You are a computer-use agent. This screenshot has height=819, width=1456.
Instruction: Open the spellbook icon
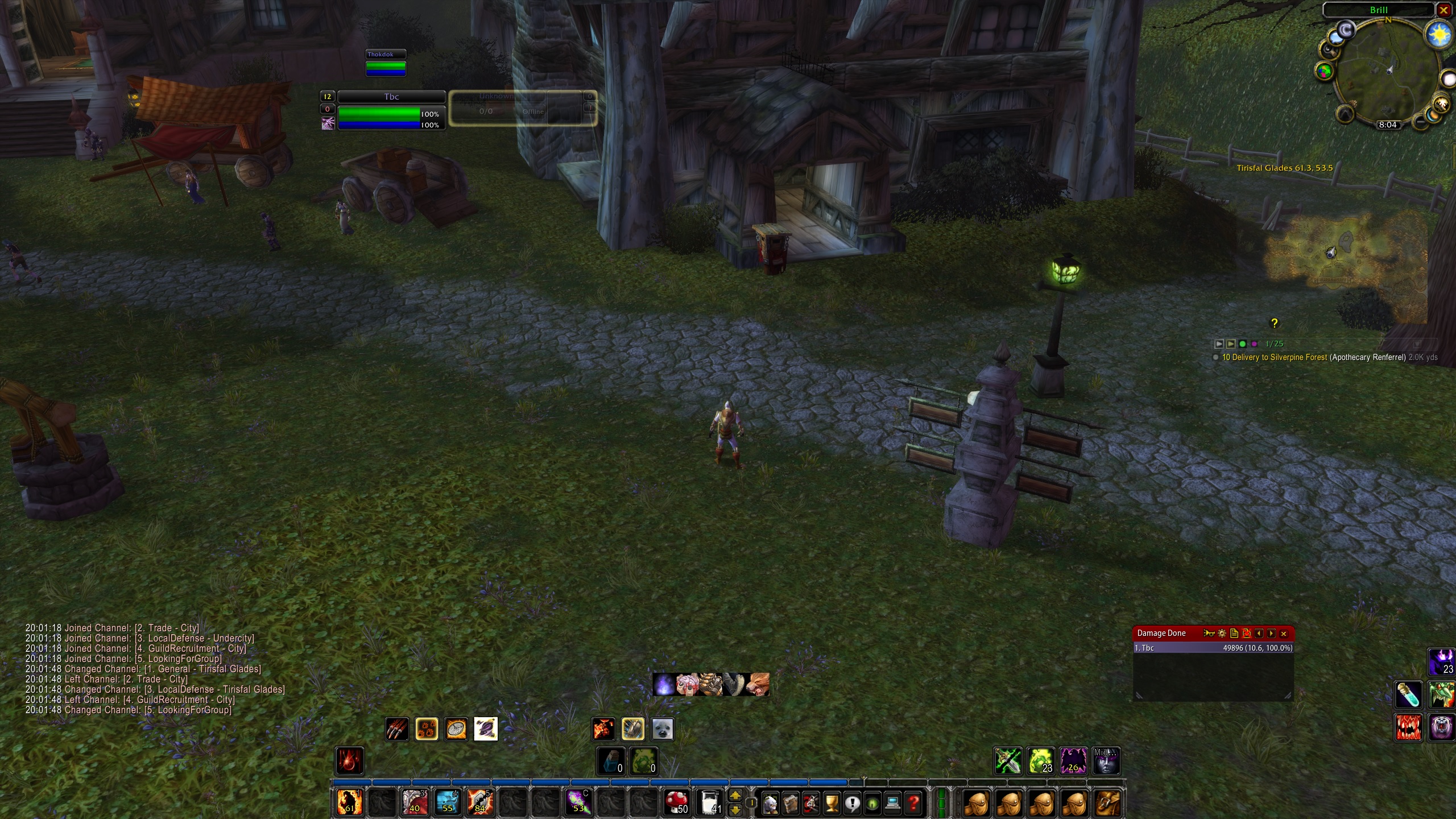point(790,804)
